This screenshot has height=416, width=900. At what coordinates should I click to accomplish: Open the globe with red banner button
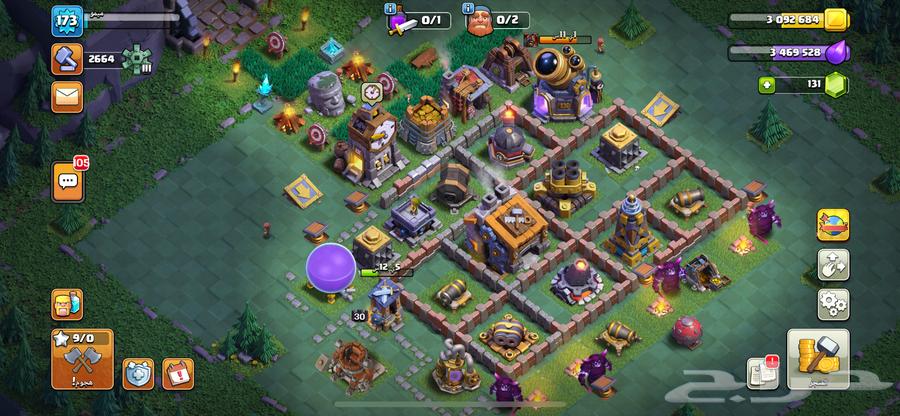click(832, 225)
